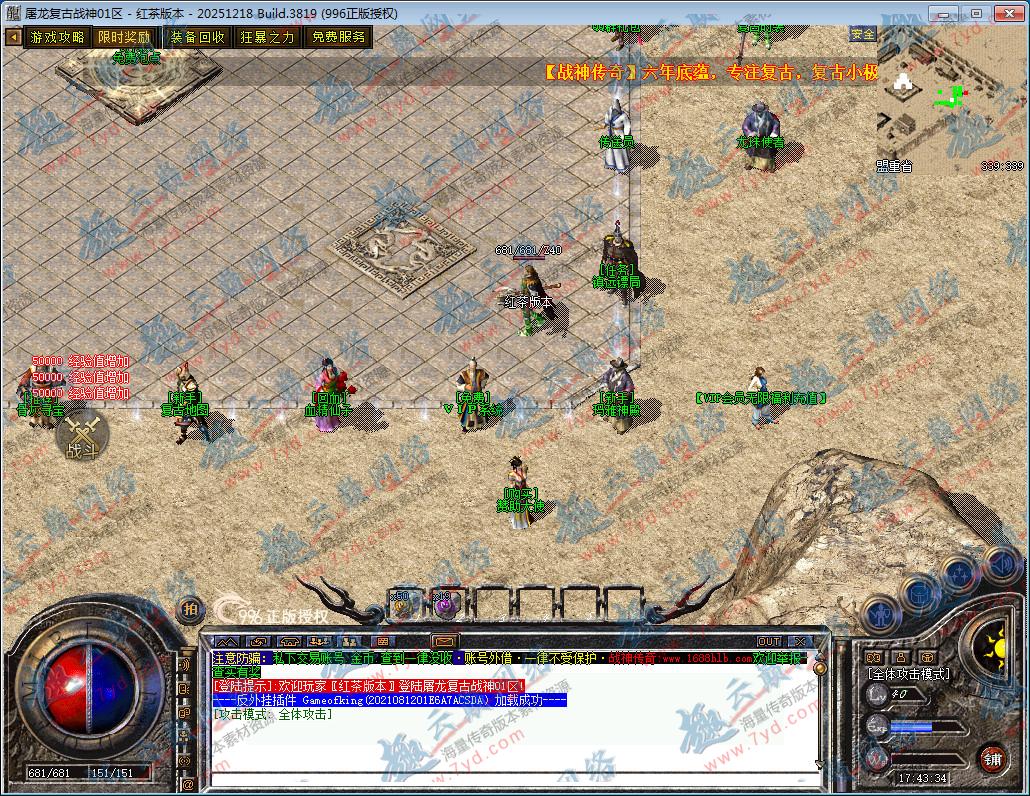1030x796 pixels.
Task: Click the OUT button on the chat panel
Action: pyautogui.click(x=768, y=641)
